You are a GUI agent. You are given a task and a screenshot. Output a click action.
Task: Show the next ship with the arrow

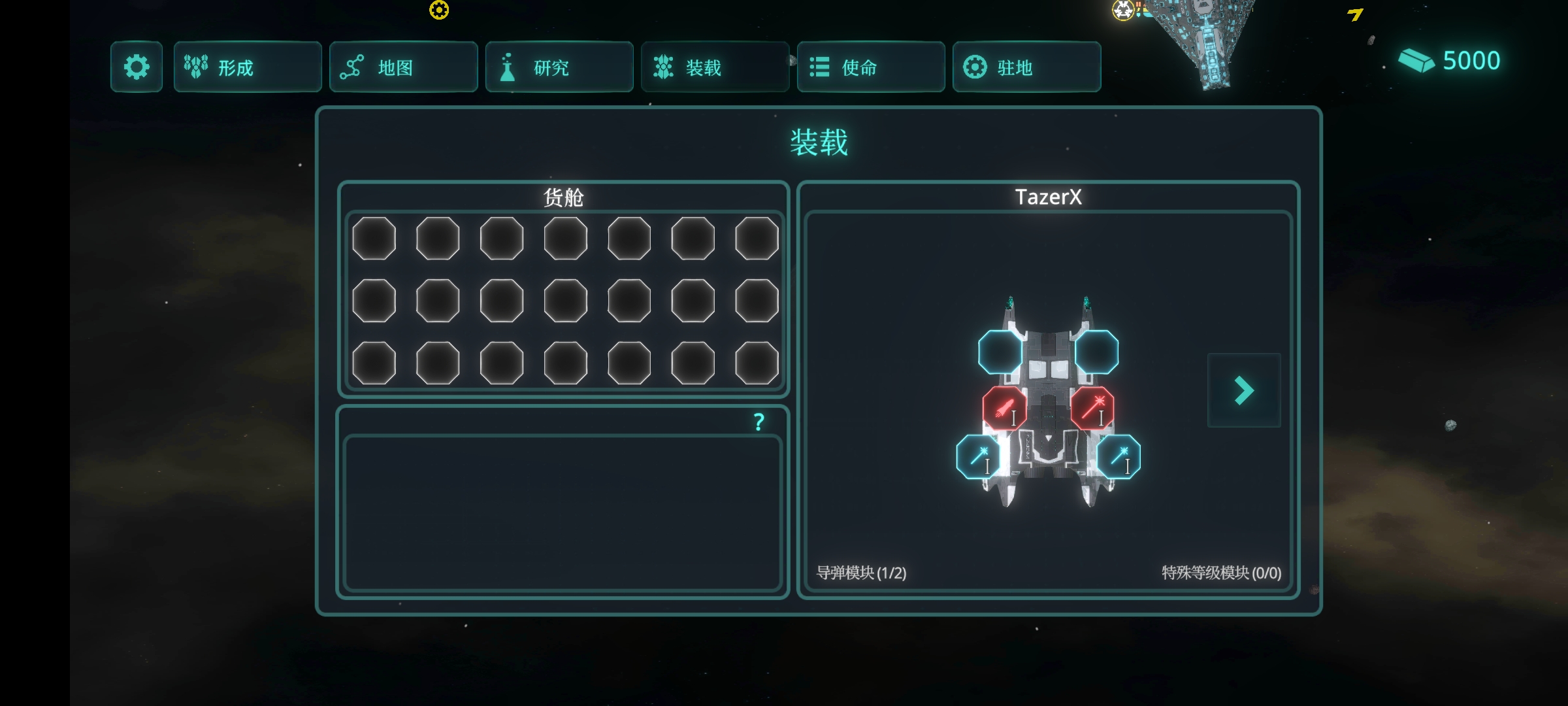click(x=1244, y=390)
